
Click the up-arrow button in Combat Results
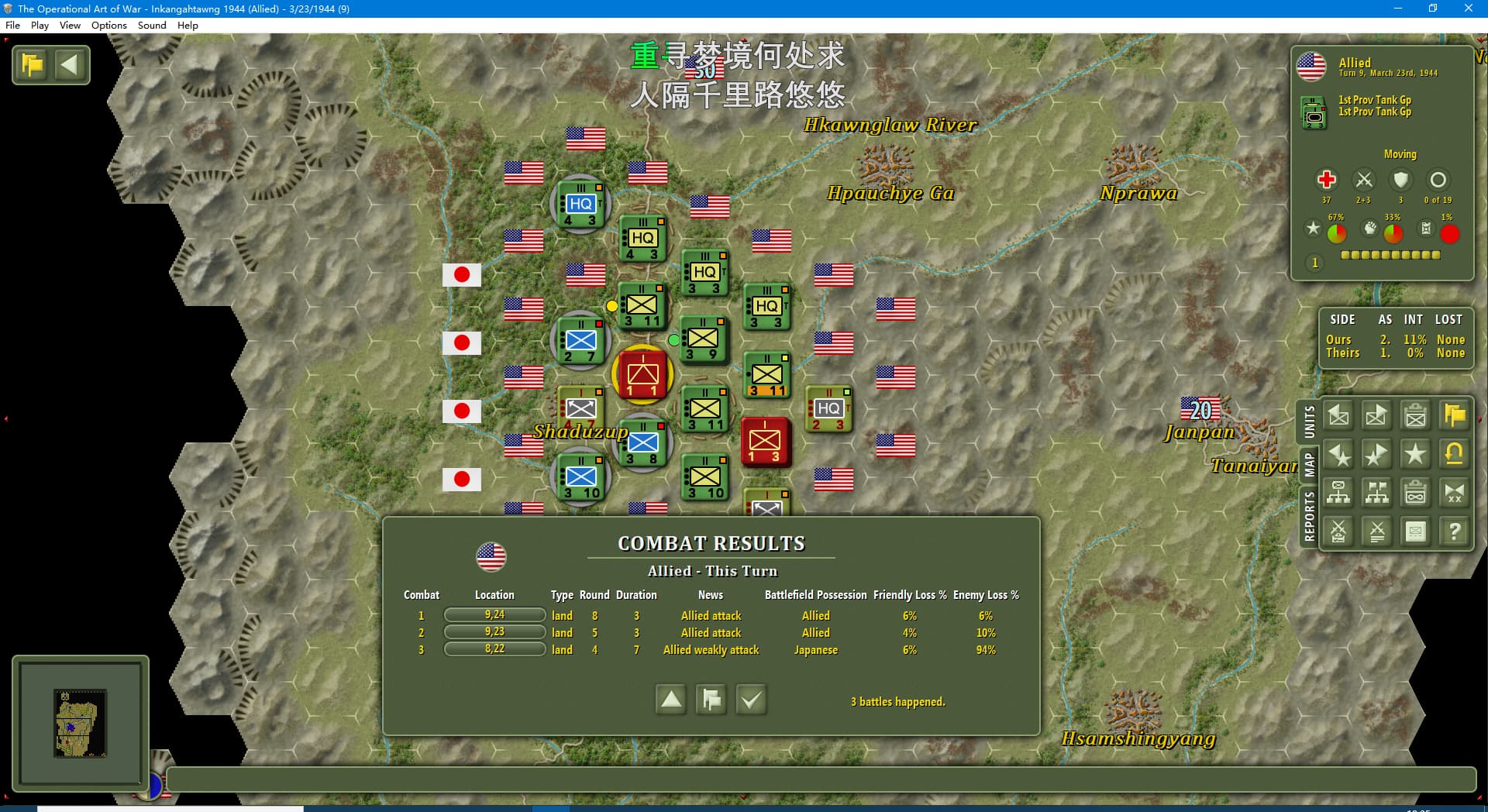pos(671,700)
